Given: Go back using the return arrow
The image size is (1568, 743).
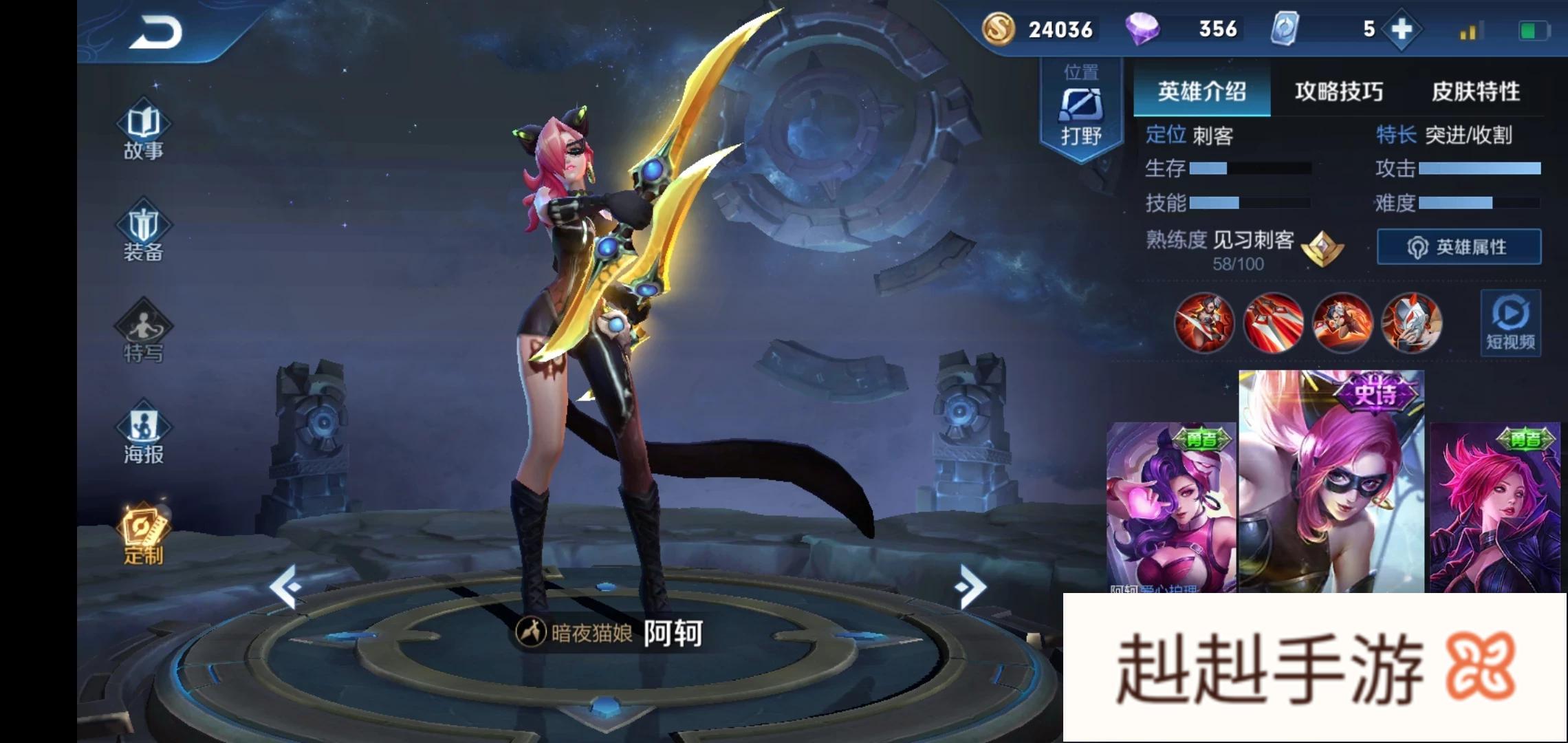Looking at the screenshot, I should click(x=156, y=32).
